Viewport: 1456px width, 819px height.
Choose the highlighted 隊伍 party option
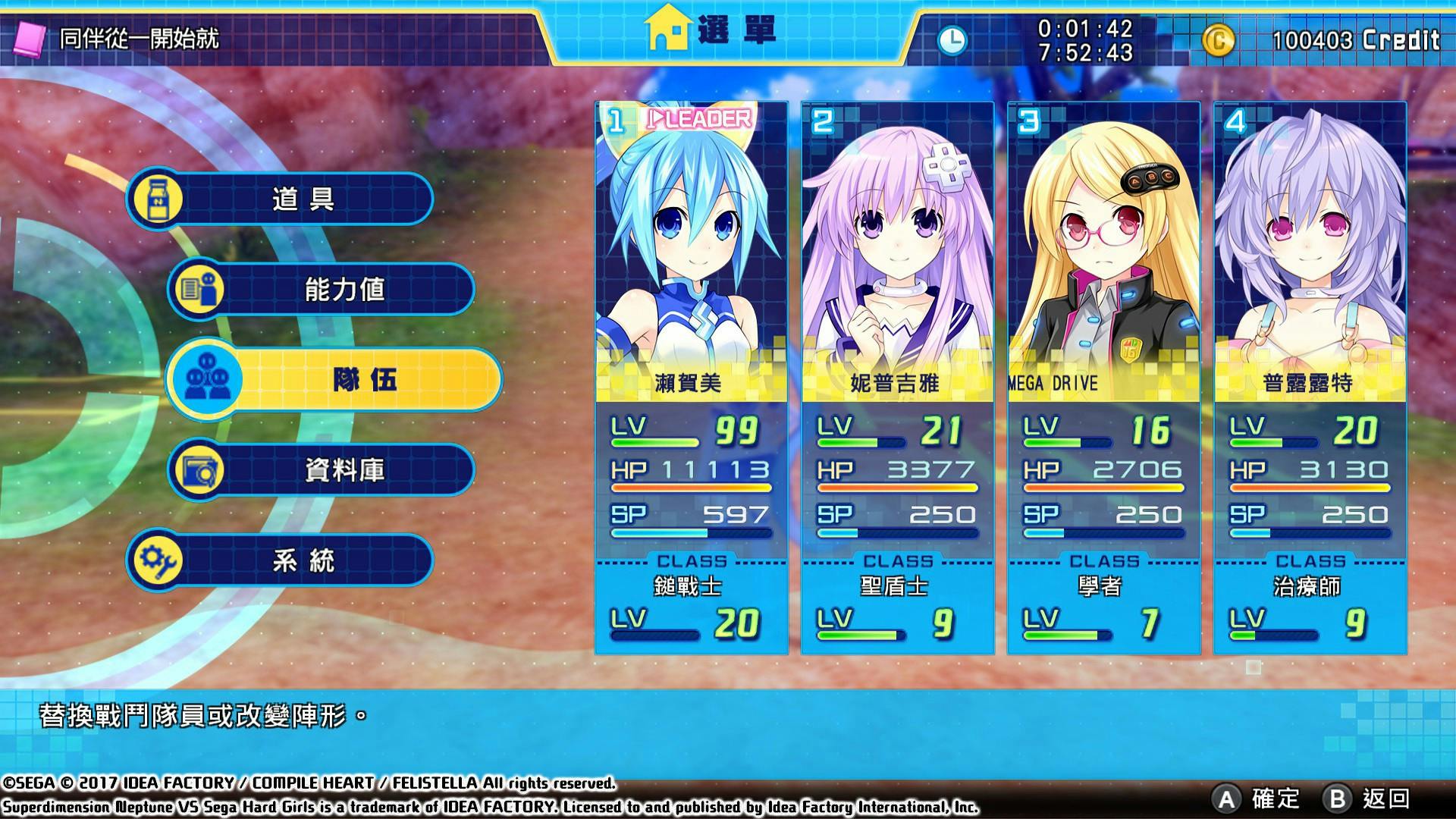click(334, 379)
